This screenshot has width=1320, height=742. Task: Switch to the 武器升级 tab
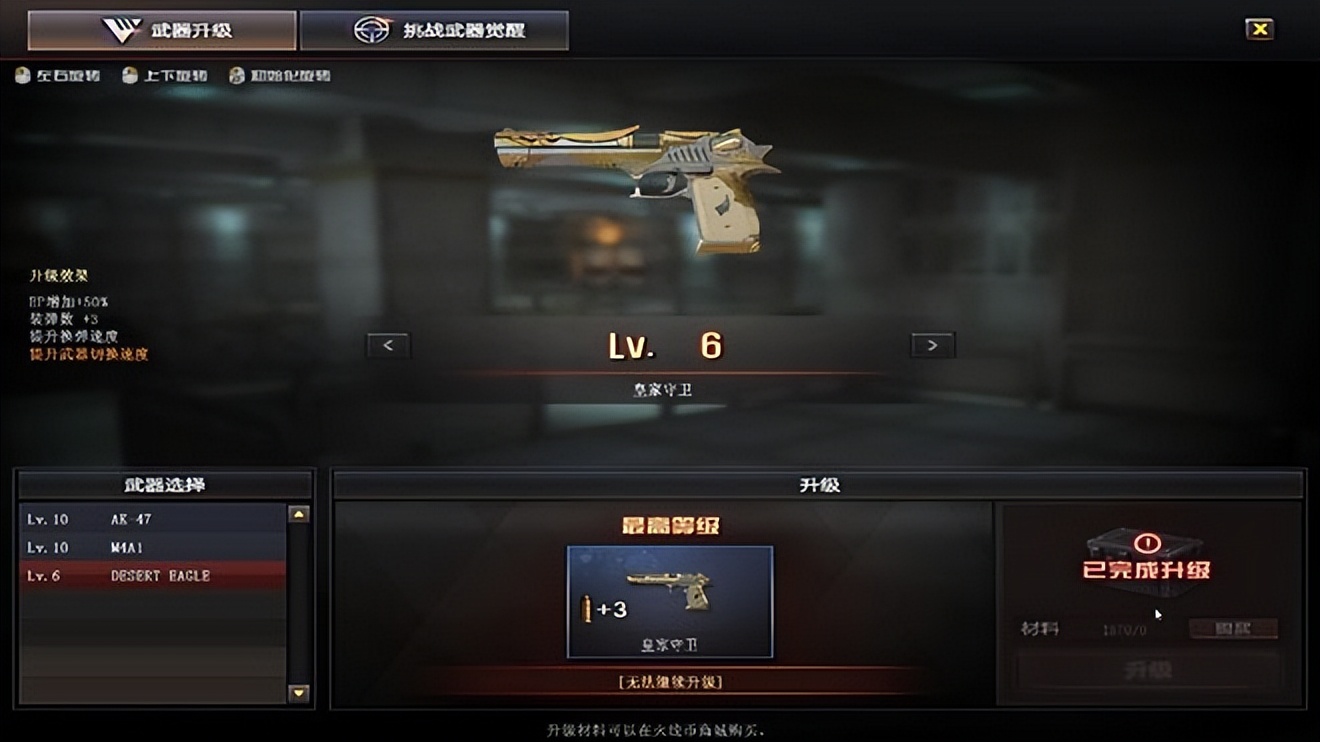pyautogui.click(x=163, y=29)
